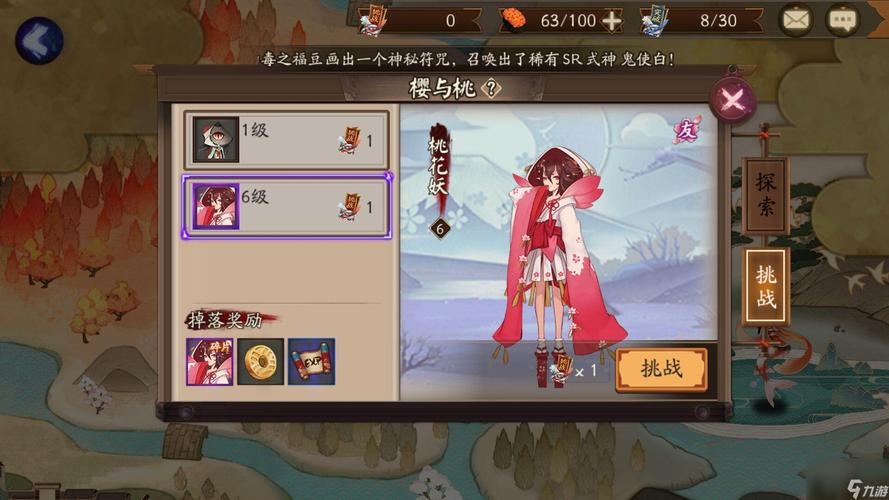
Task: Switch to the 挑战 side tab
Action: point(766,286)
